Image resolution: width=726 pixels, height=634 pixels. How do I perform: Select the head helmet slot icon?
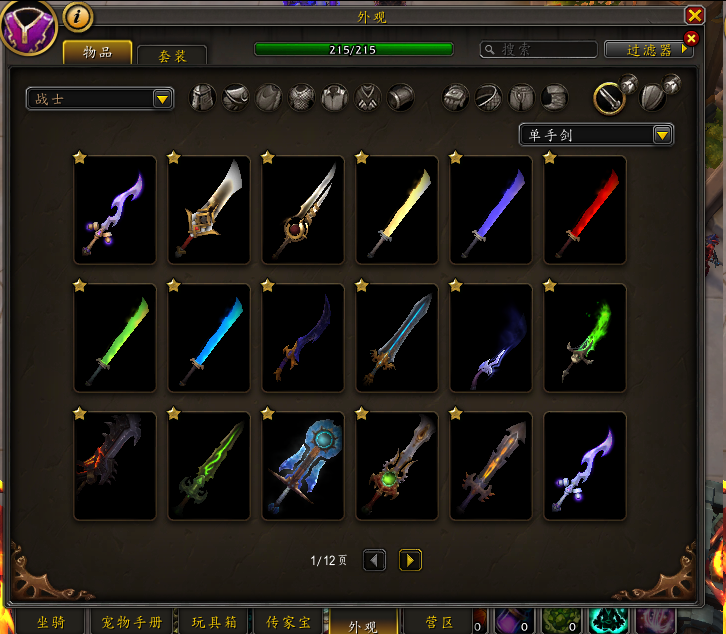click(x=203, y=97)
